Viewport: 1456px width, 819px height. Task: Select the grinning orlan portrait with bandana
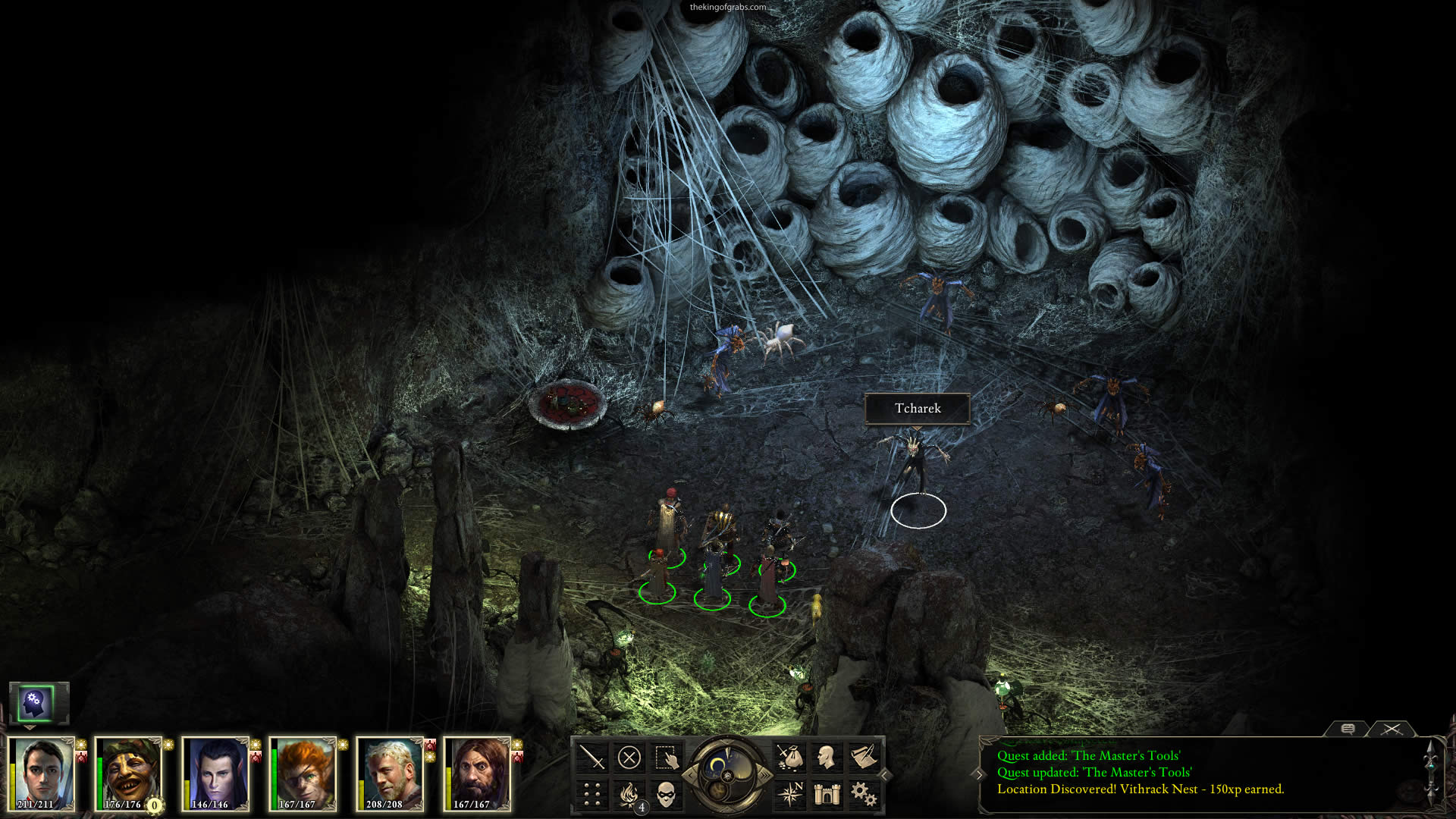tap(129, 772)
